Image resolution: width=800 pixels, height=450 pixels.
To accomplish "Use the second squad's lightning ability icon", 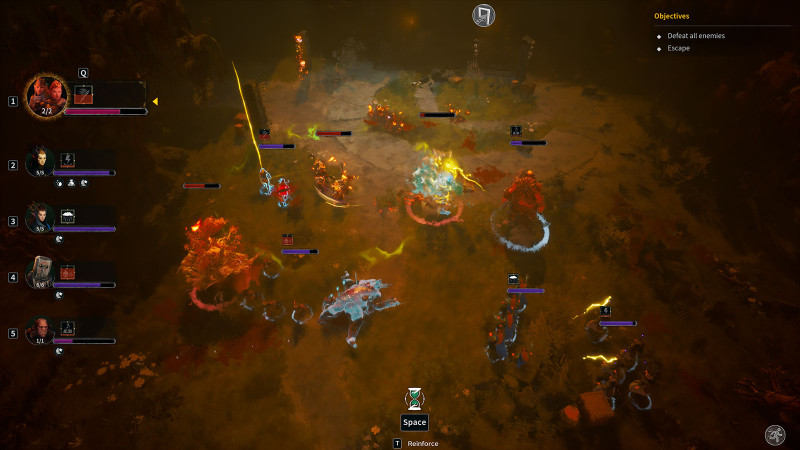I will [x=68, y=159].
